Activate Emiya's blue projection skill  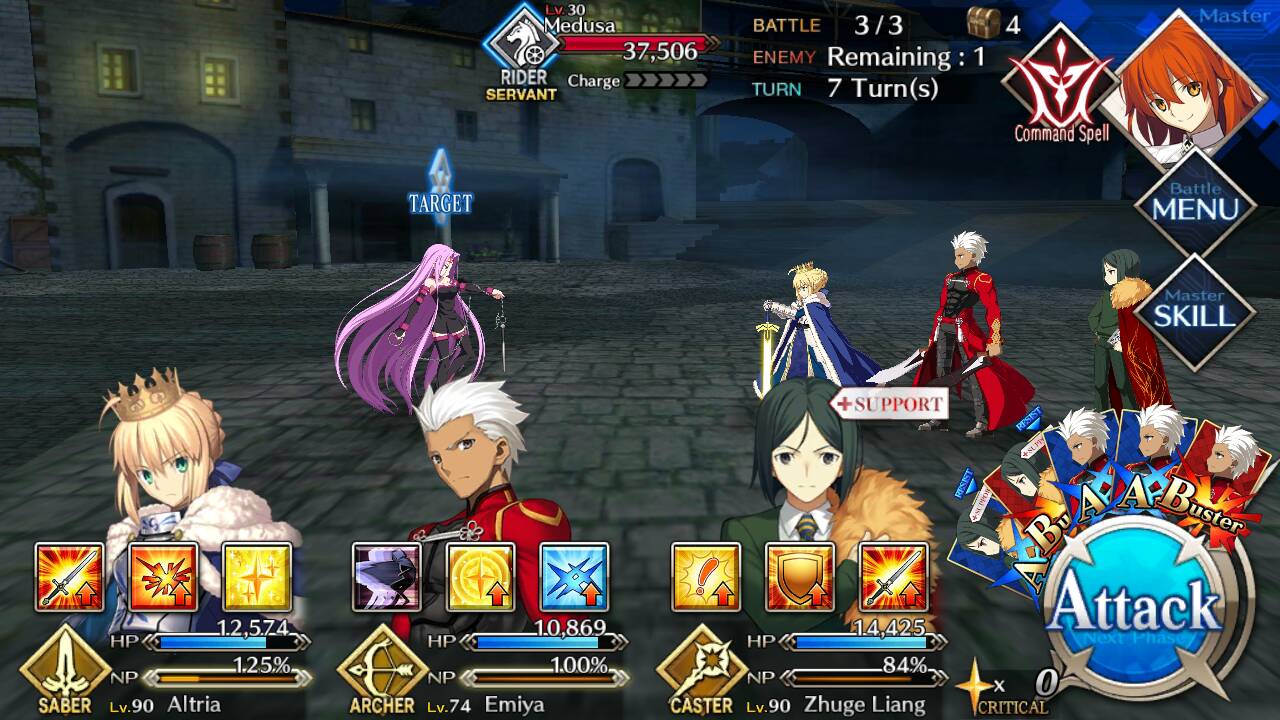click(574, 577)
